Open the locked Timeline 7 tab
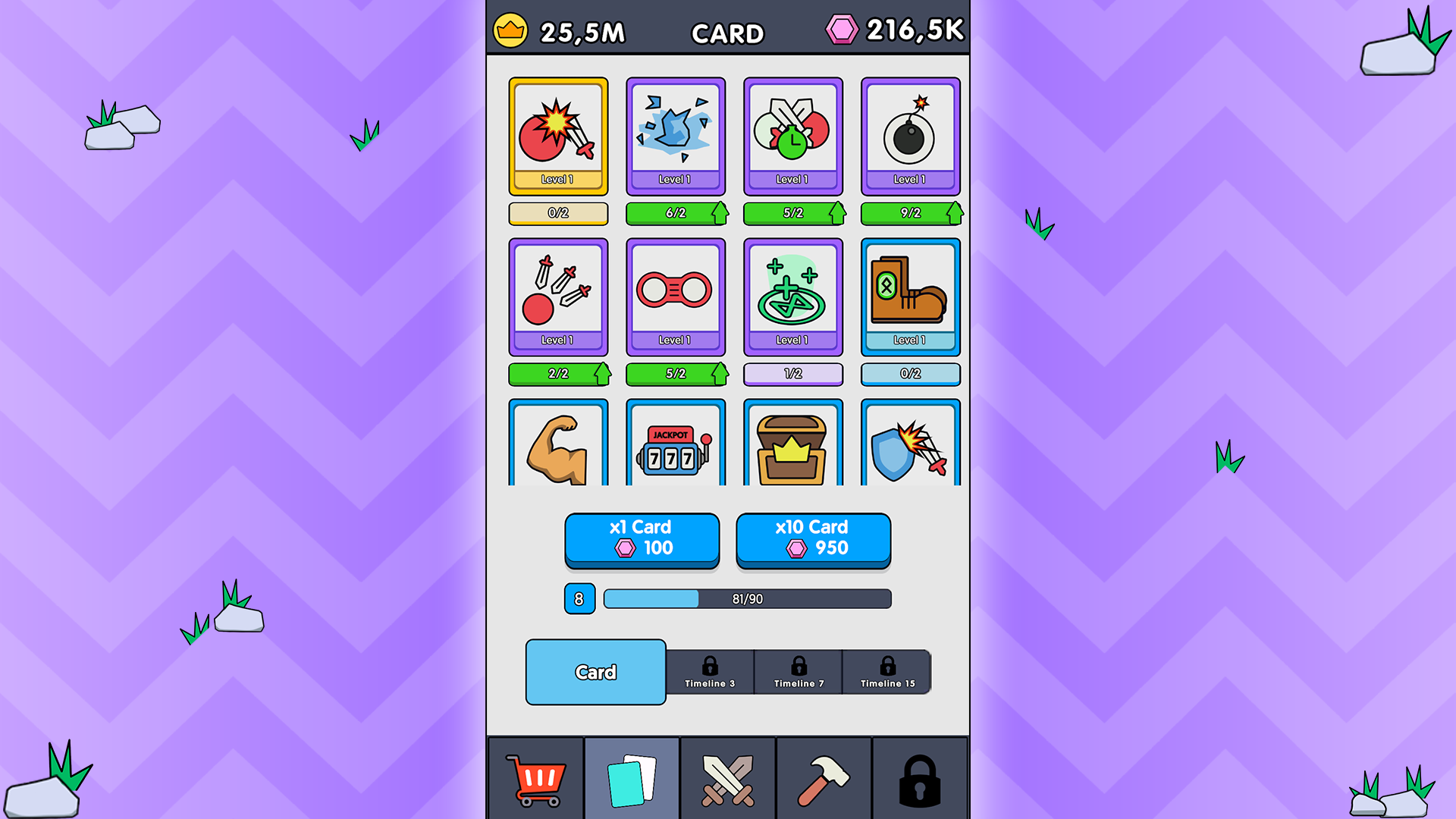Viewport: 1456px width, 819px height. pos(799,672)
